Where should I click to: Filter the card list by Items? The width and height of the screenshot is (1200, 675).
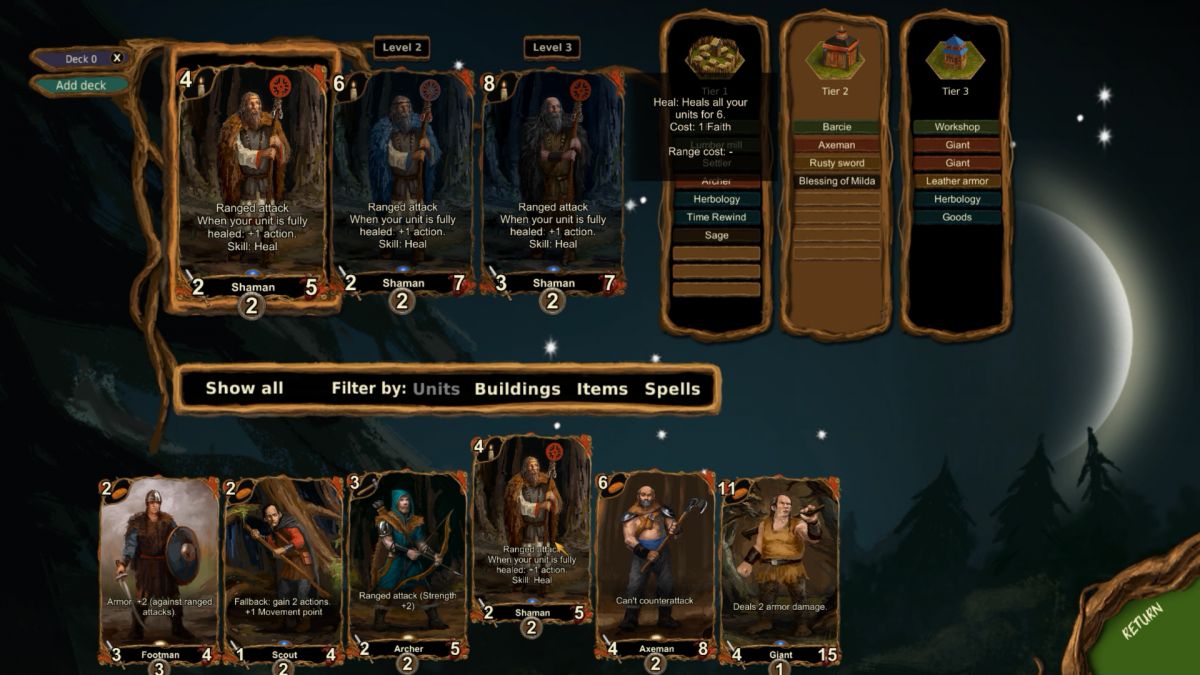[x=602, y=389]
